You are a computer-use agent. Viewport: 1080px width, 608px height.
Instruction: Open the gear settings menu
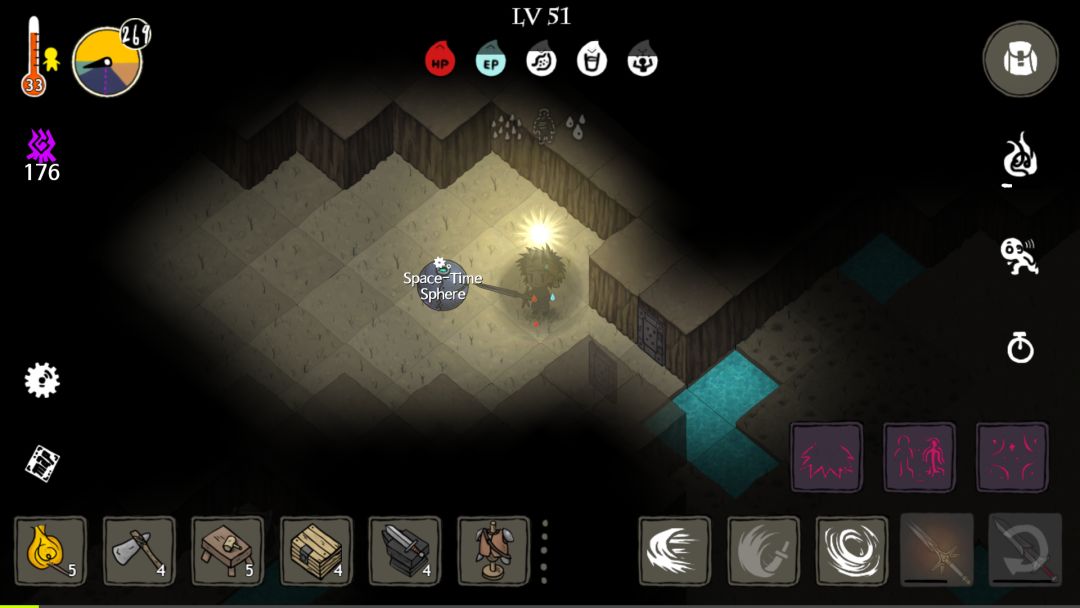tap(42, 380)
